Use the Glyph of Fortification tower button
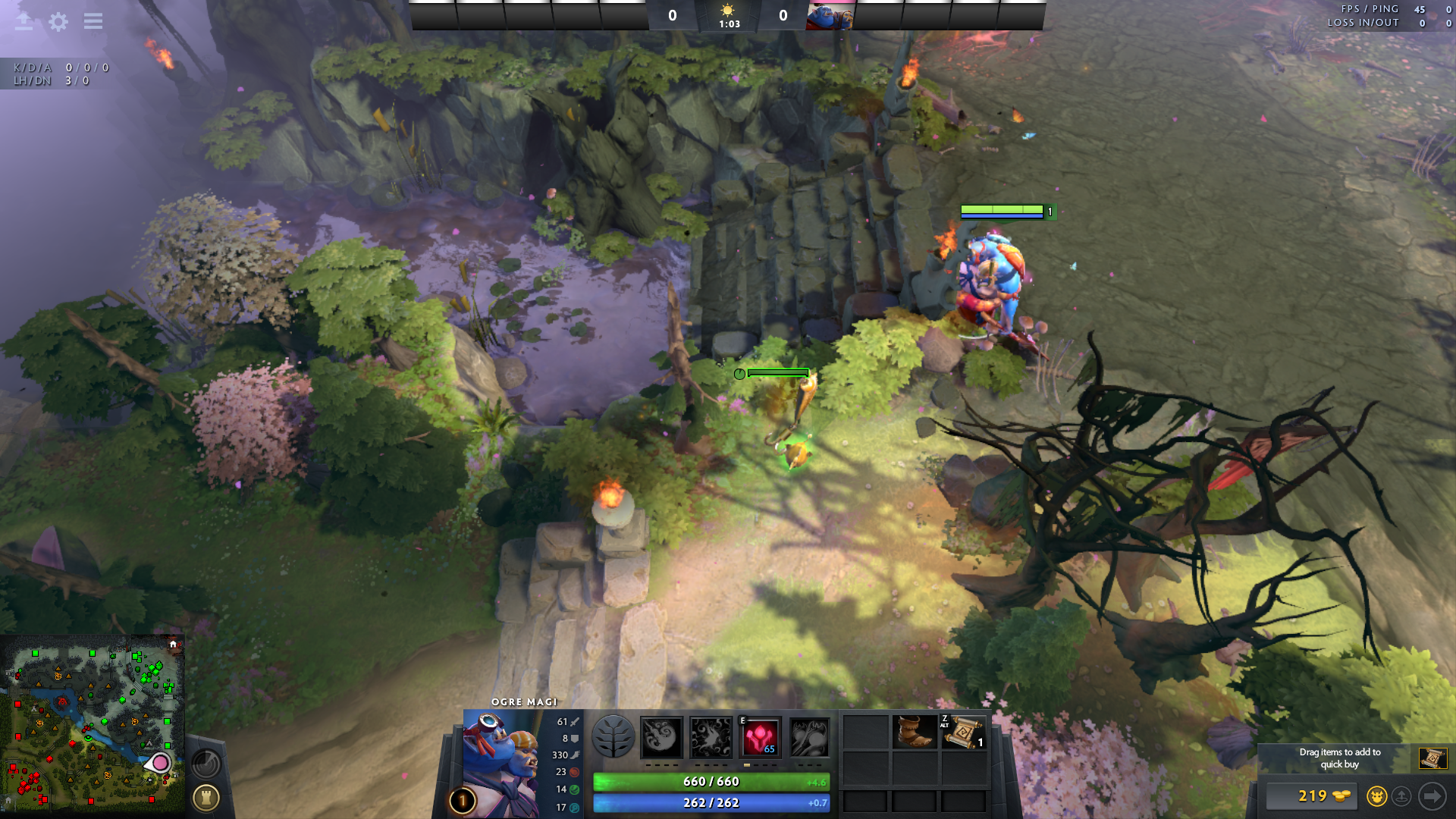The width and height of the screenshot is (1456, 819). point(206,797)
